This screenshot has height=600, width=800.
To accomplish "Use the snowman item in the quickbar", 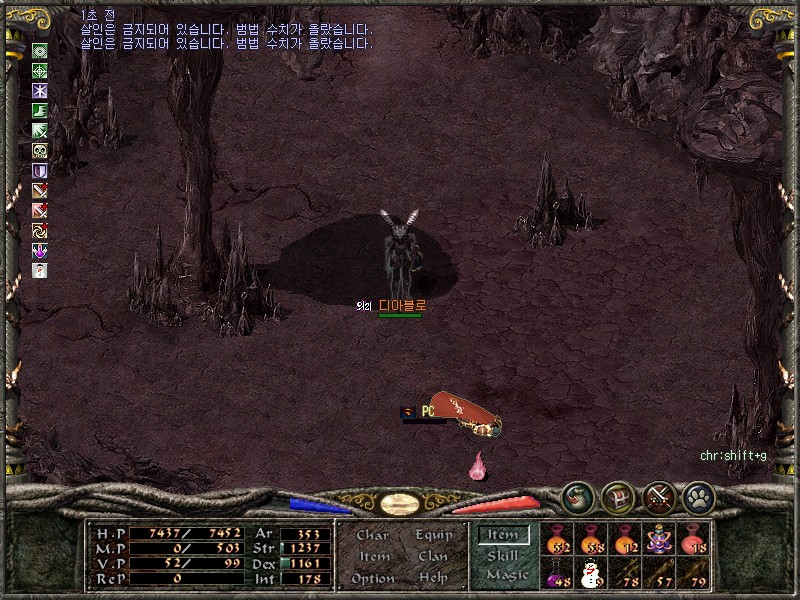I will [590, 574].
